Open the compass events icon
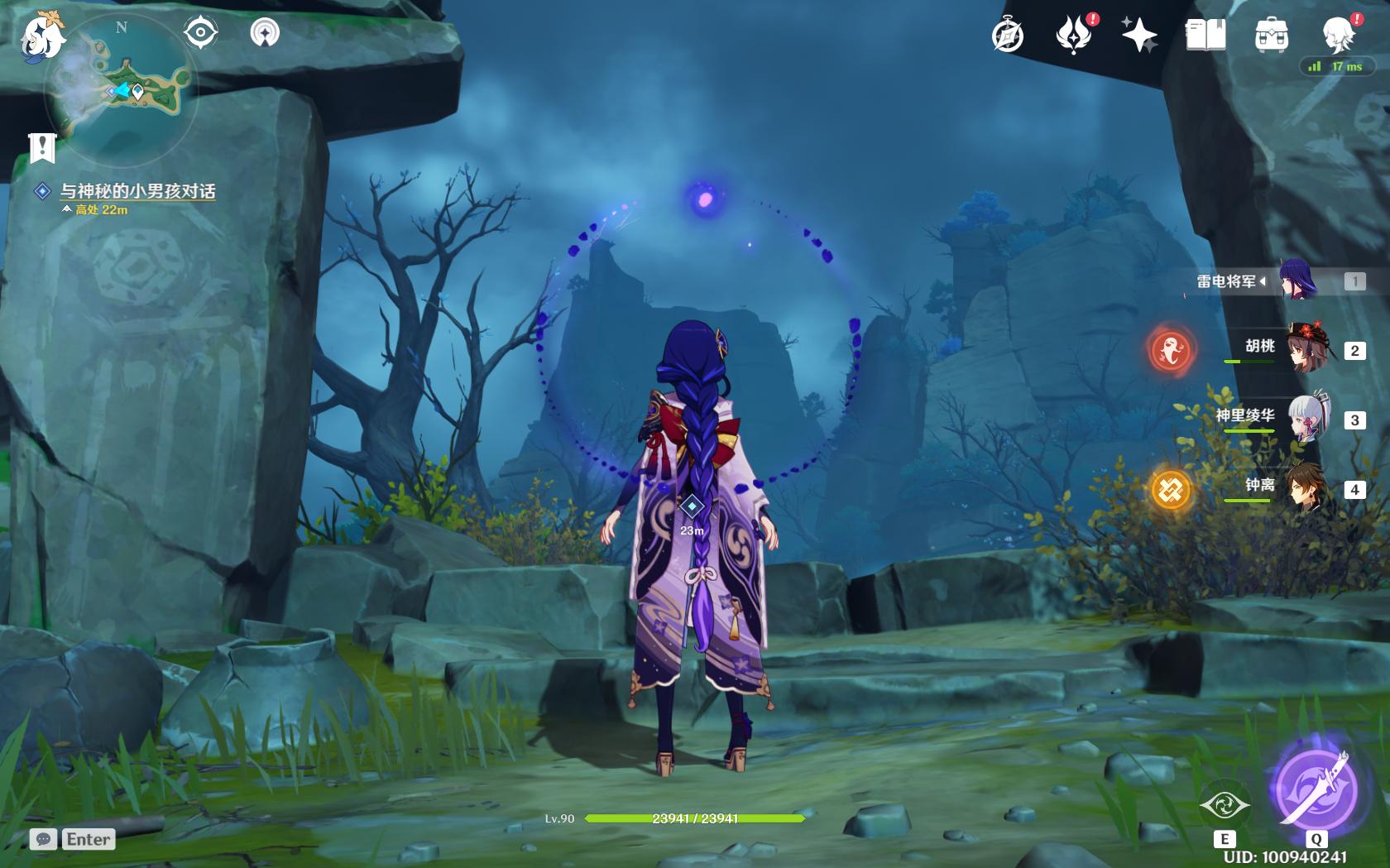This screenshot has width=1390, height=868. pyautogui.click(x=1007, y=36)
